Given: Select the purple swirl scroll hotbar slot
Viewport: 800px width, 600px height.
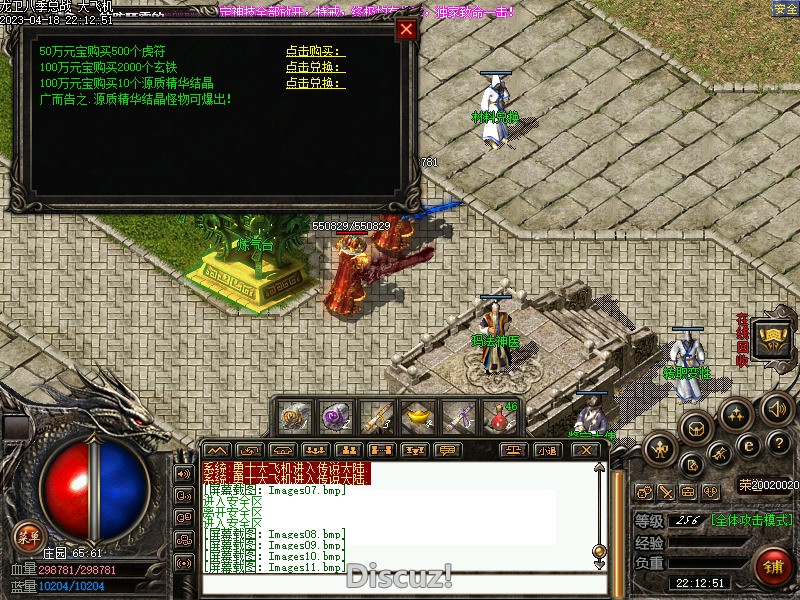Looking at the screenshot, I should click(x=335, y=415).
